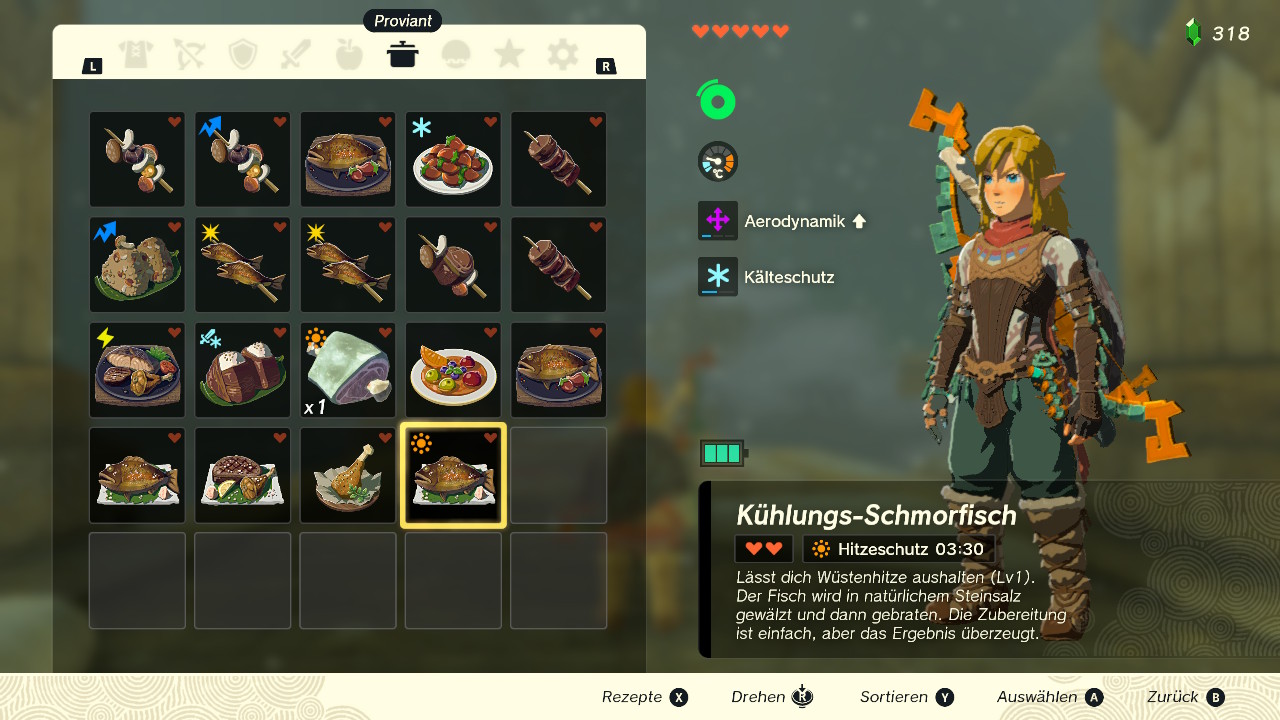
Task: Switch to the apple materials tab
Action: (x=349, y=54)
